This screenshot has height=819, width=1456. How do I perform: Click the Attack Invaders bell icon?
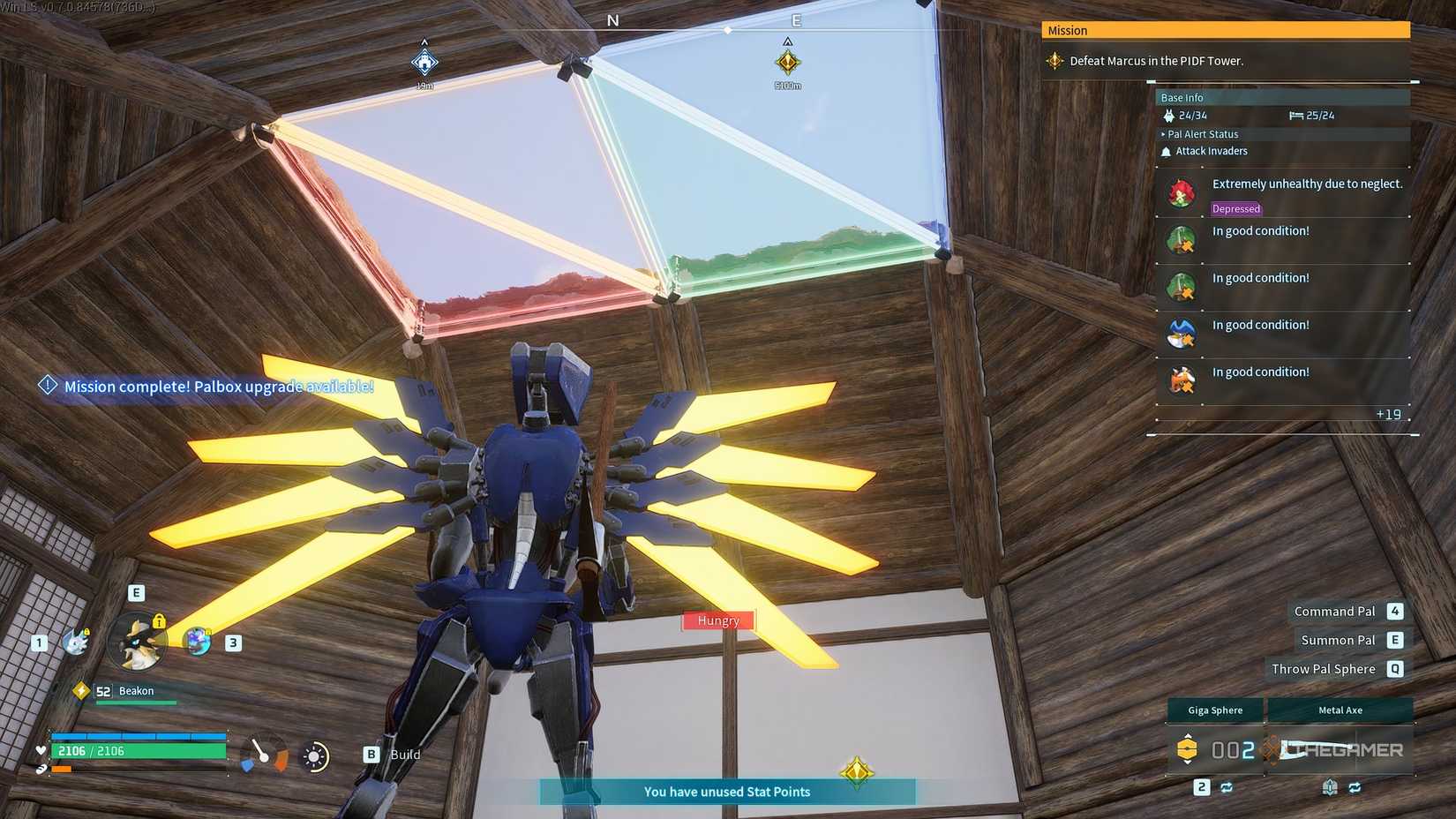click(1167, 151)
